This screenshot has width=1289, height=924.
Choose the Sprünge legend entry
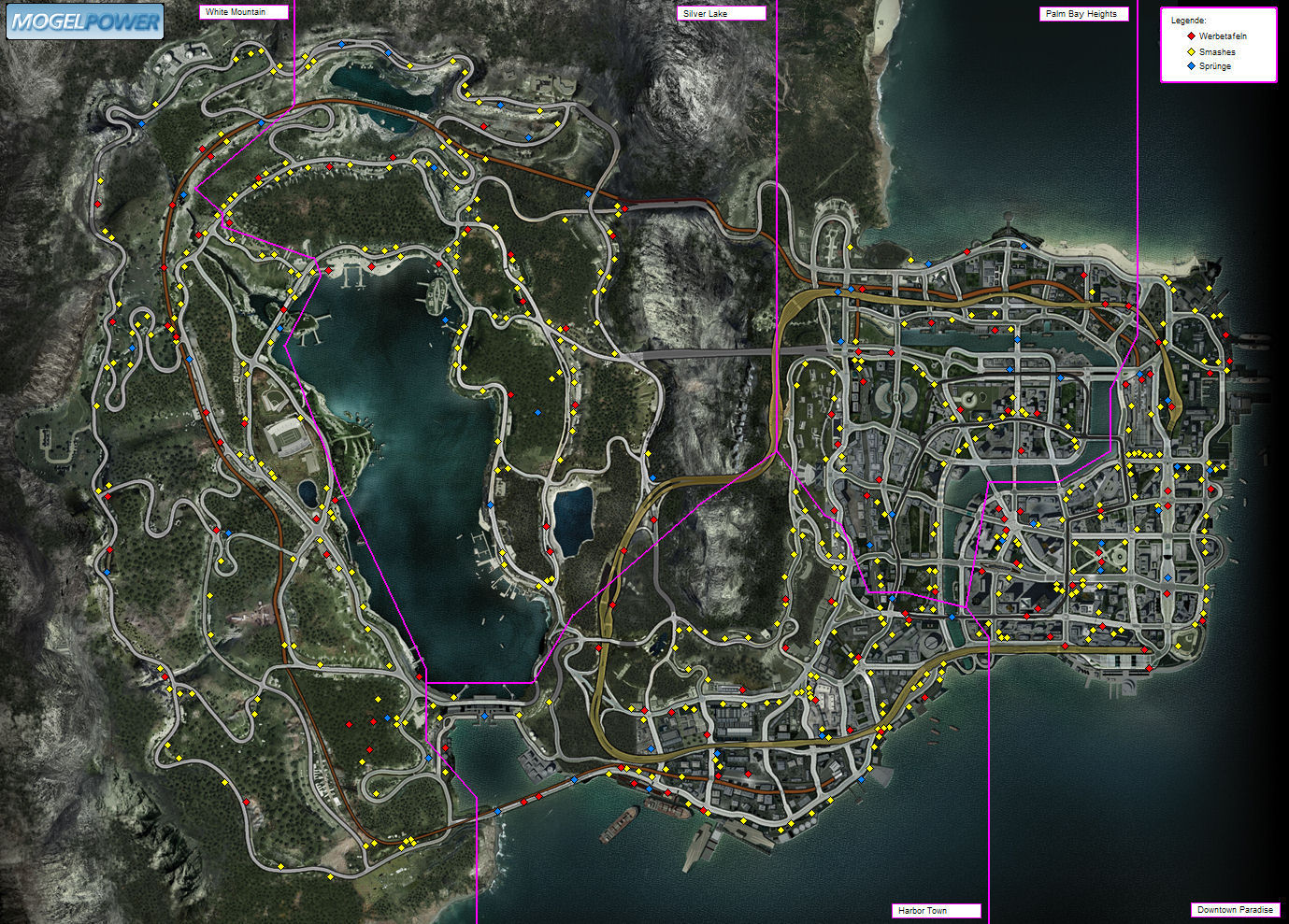coord(1214,66)
